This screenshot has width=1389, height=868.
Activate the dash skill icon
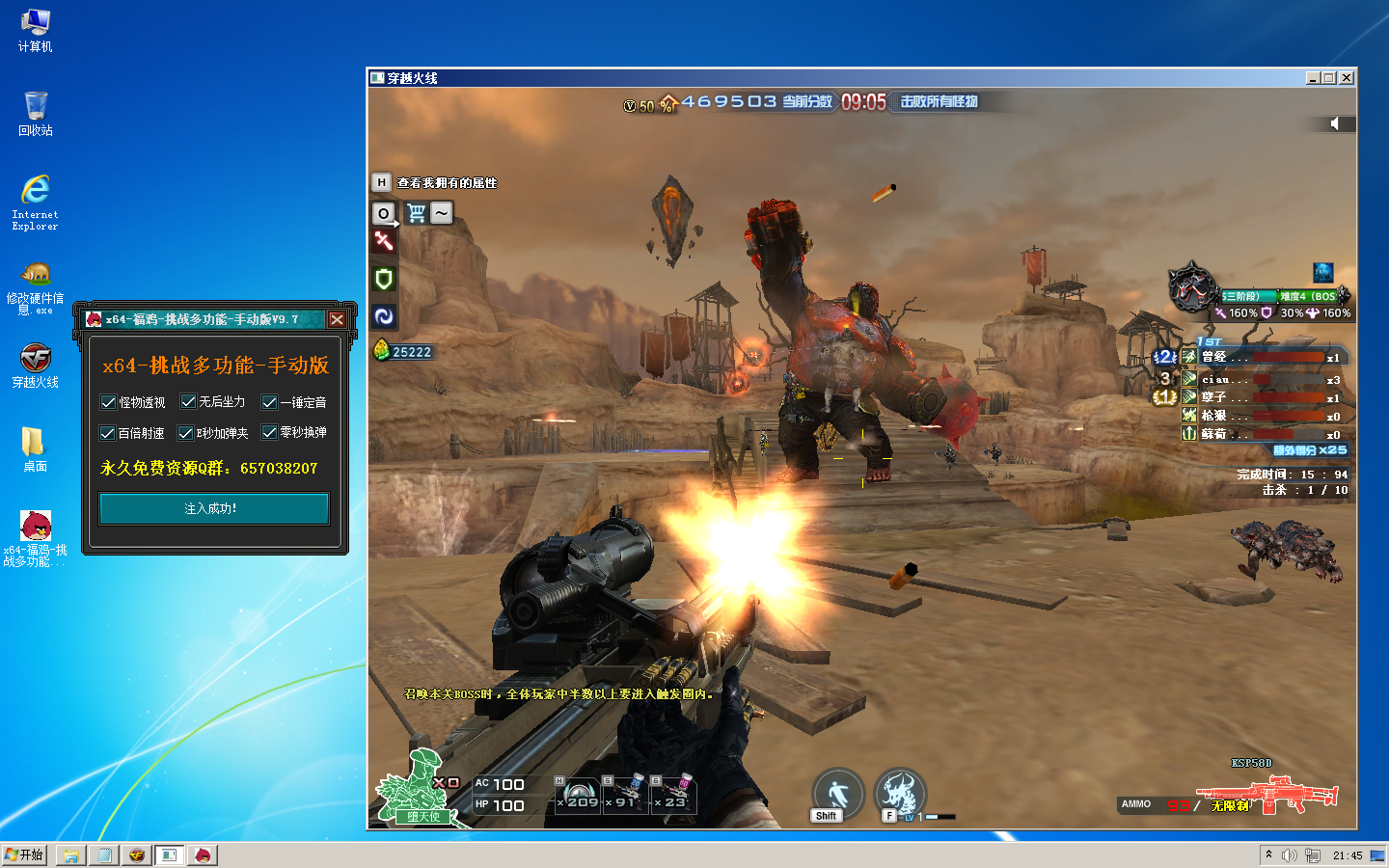coord(836,795)
